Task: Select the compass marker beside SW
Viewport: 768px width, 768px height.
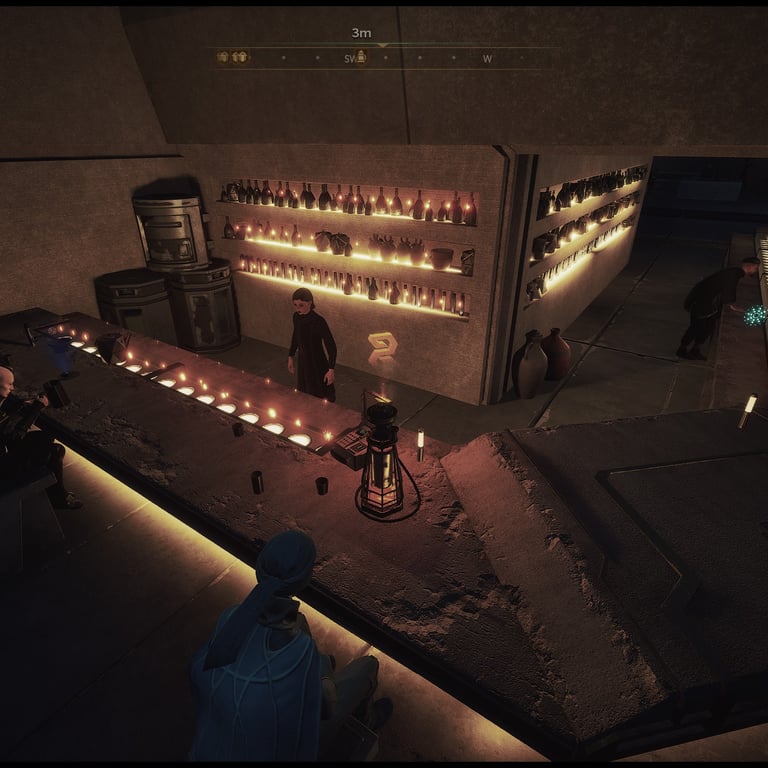Action: tap(362, 58)
